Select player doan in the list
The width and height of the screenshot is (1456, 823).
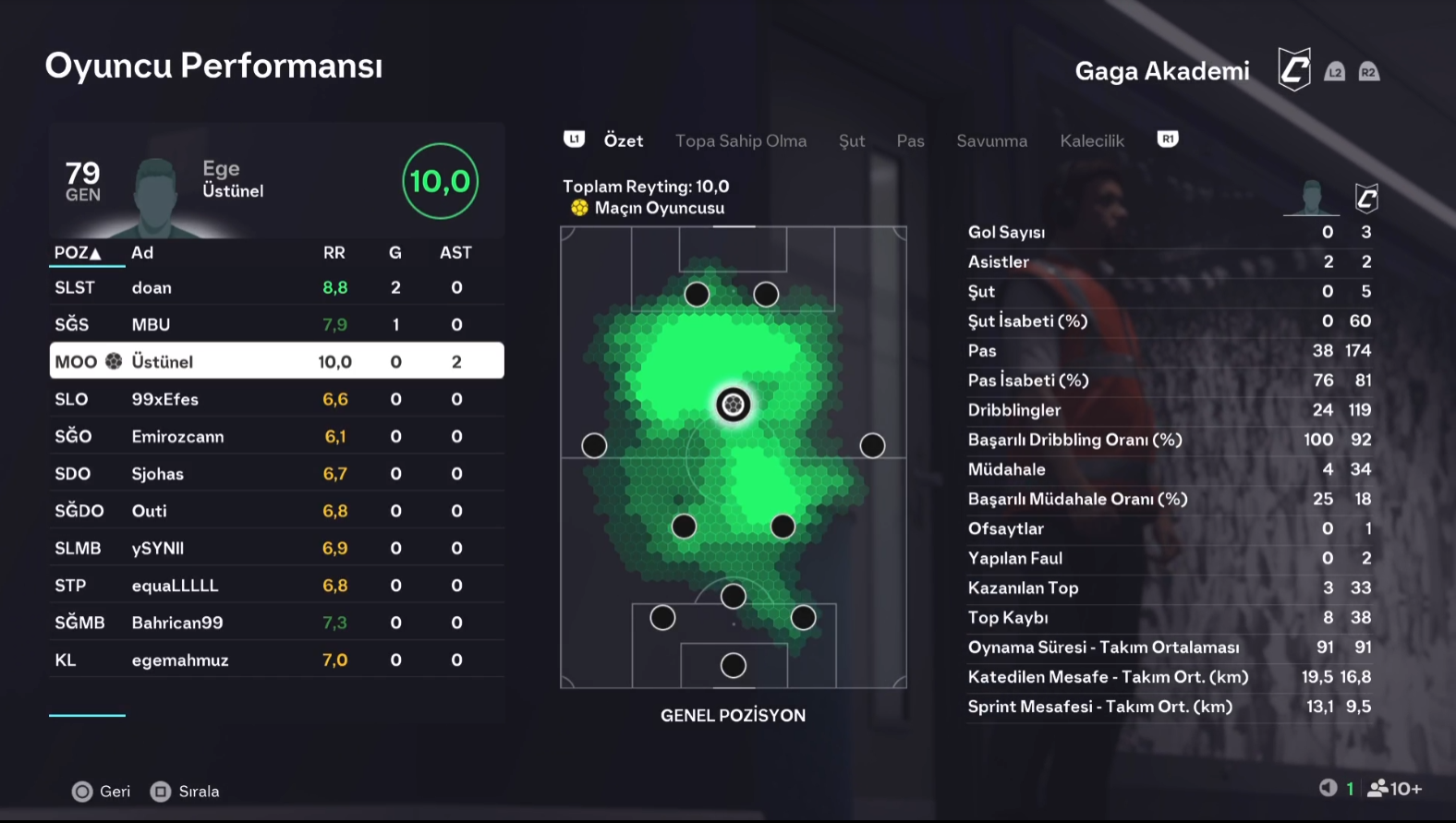click(x=276, y=287)
